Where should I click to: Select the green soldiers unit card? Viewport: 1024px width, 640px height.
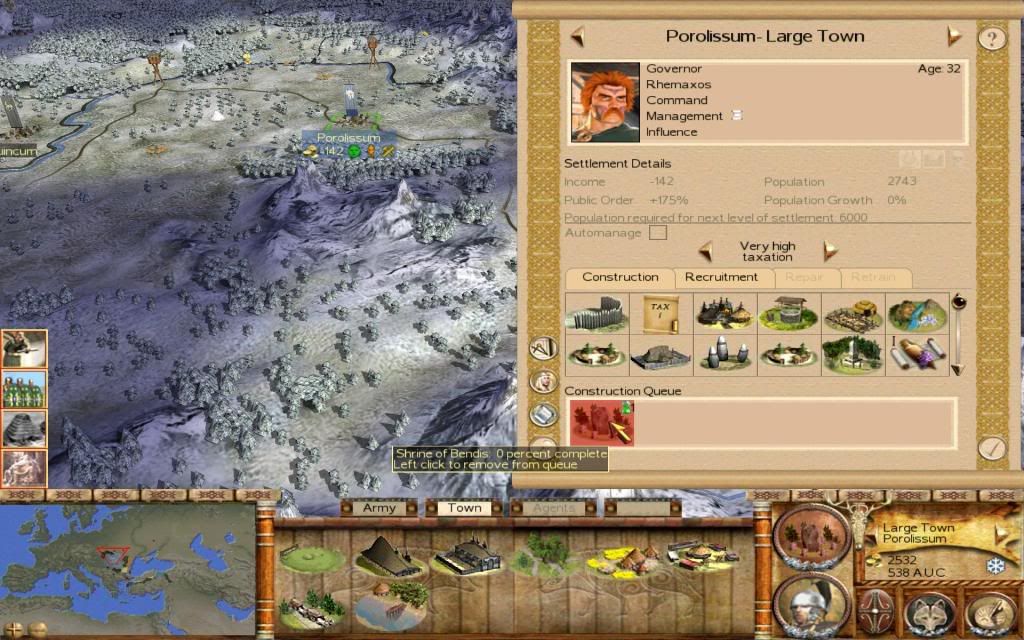pyautogui.click(x=25, y=389)
